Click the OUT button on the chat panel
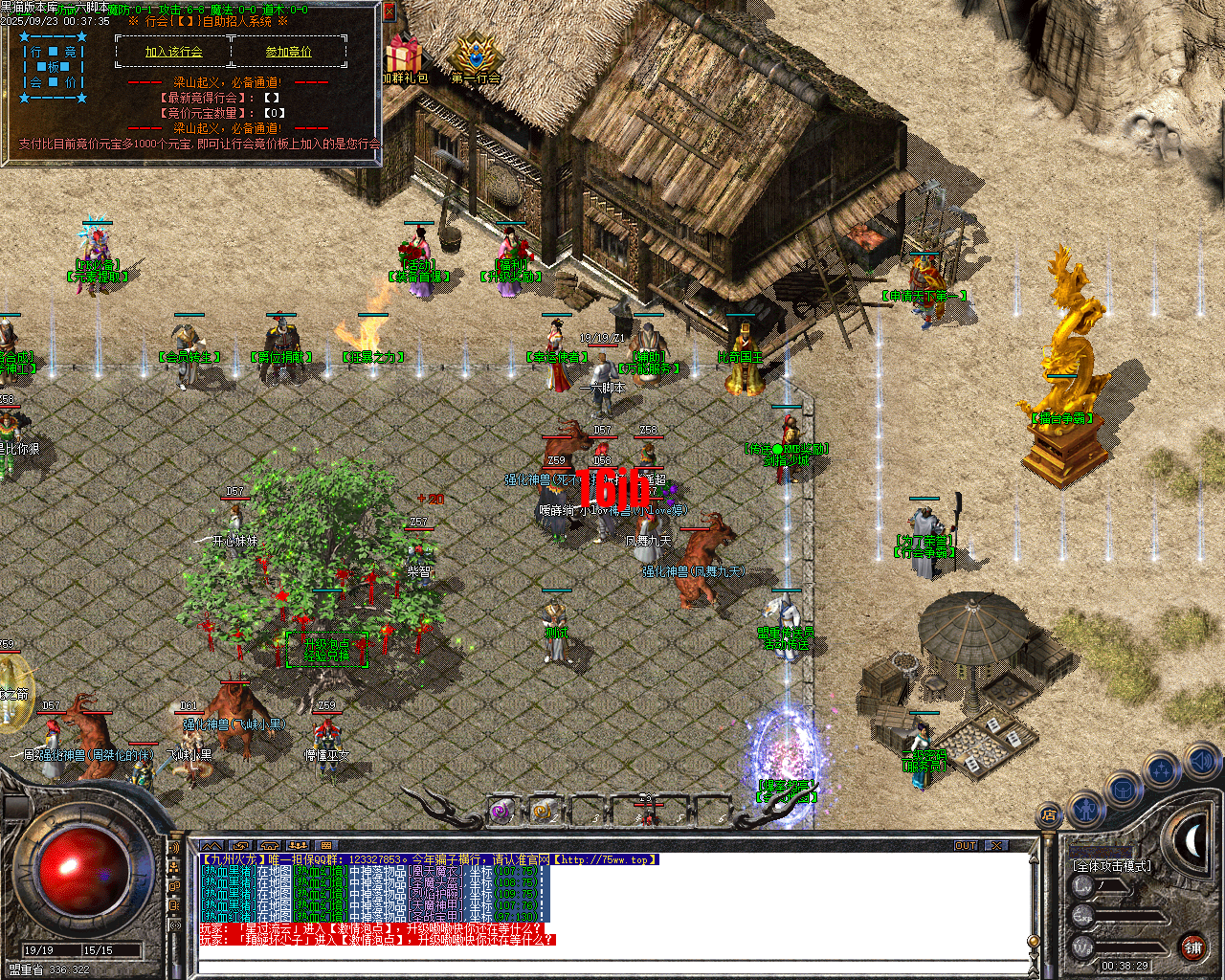 point(969,845)
